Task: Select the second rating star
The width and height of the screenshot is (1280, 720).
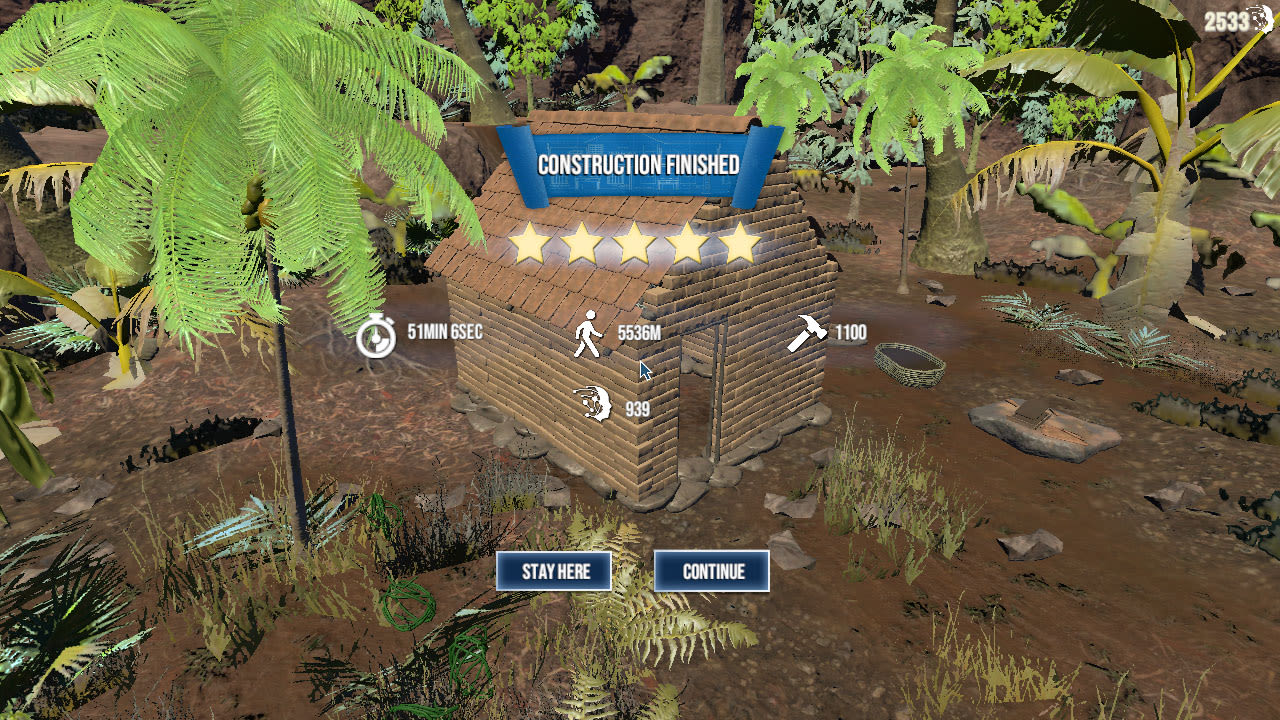Action: (x=583, y=241)
